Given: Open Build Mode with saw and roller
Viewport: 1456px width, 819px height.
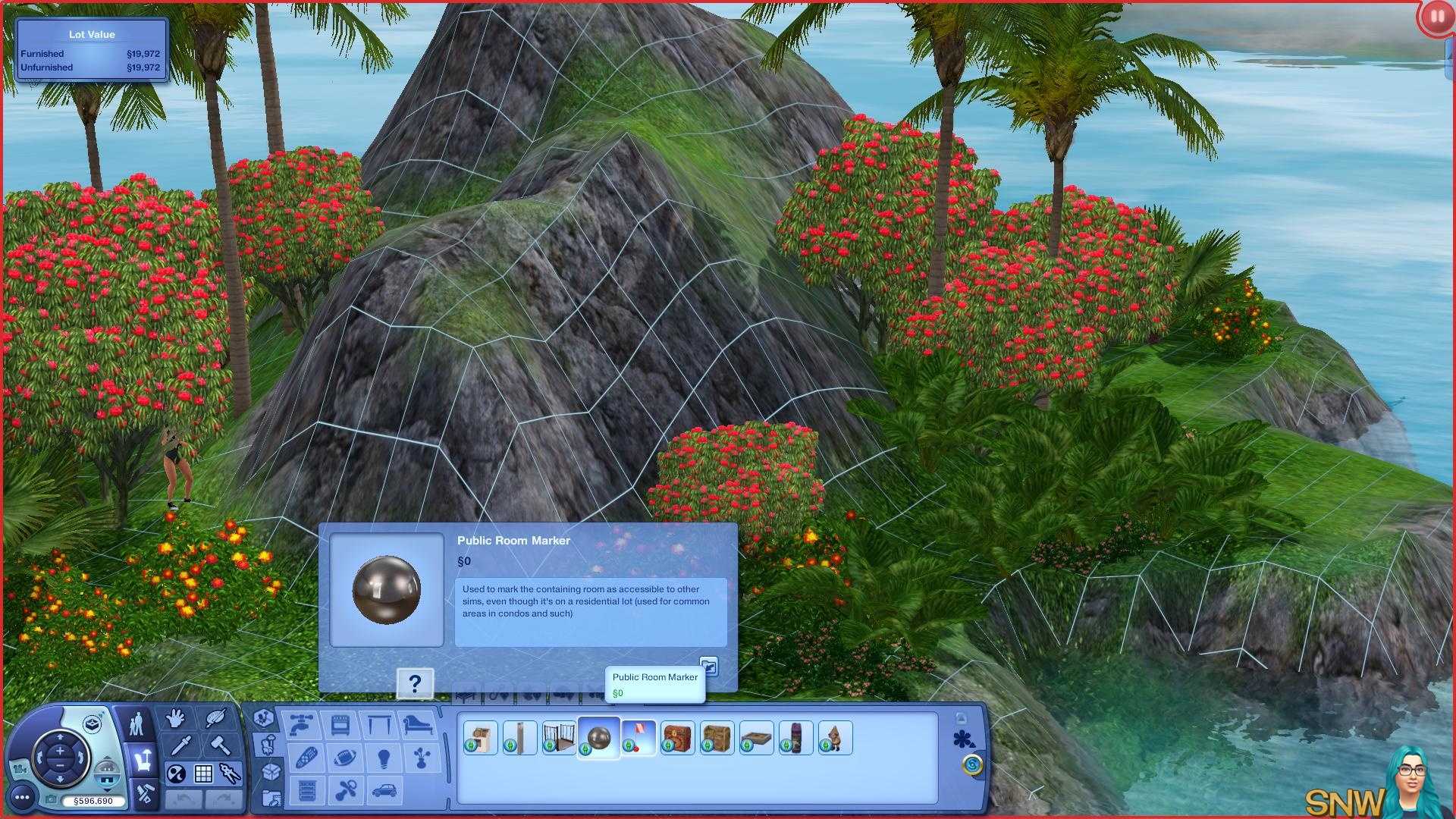Looking at the screenshot, I should pyautogui.click(x=143, y=794).
